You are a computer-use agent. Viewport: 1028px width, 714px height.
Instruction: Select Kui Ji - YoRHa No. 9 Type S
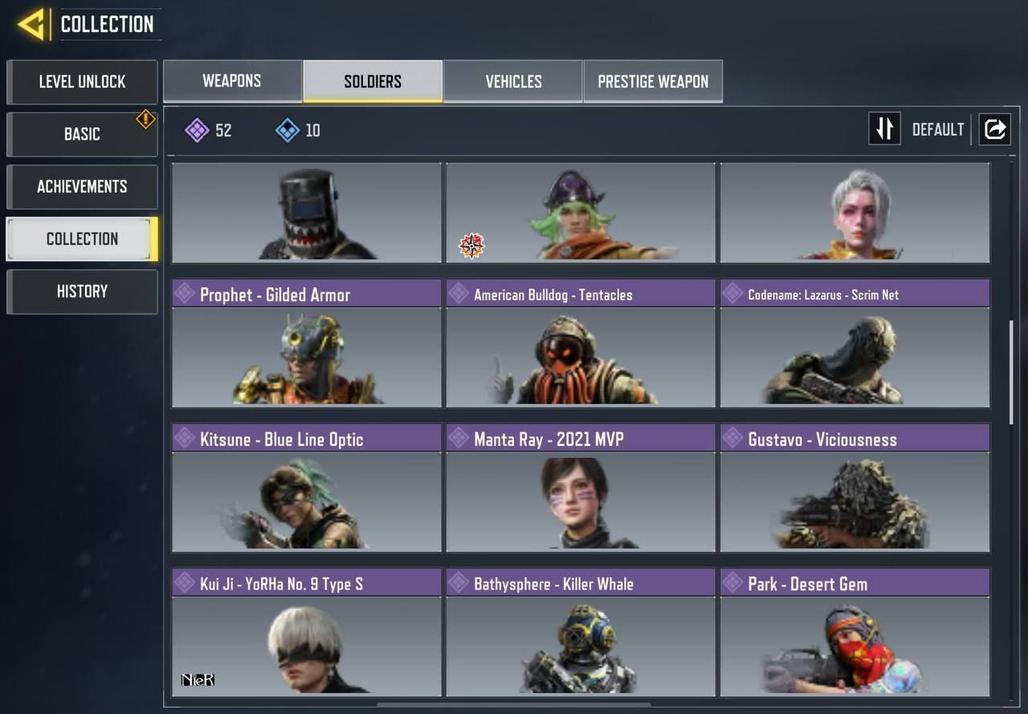pyautogui.click(x=306, y=633)
